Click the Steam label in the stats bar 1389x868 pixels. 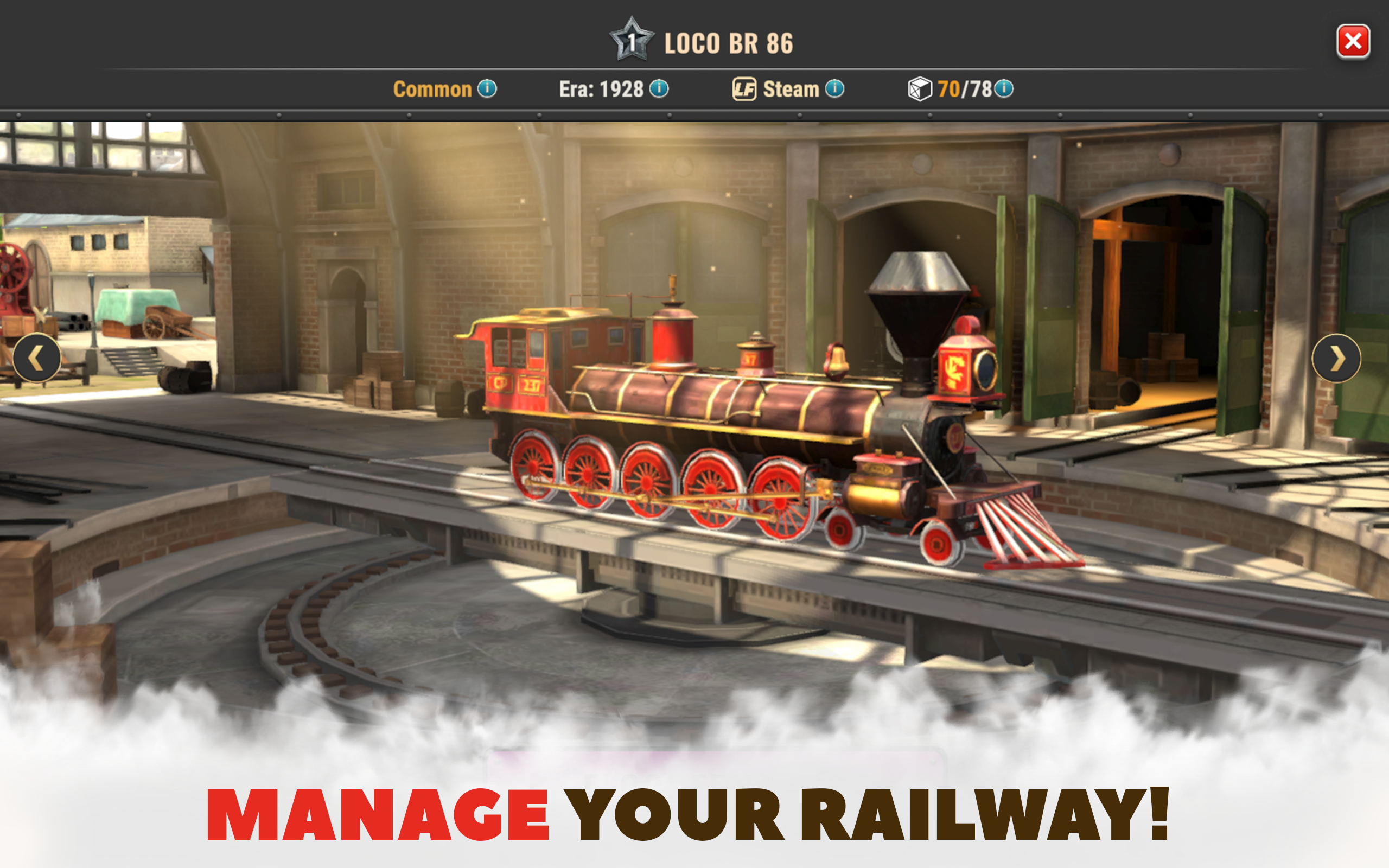792,88
